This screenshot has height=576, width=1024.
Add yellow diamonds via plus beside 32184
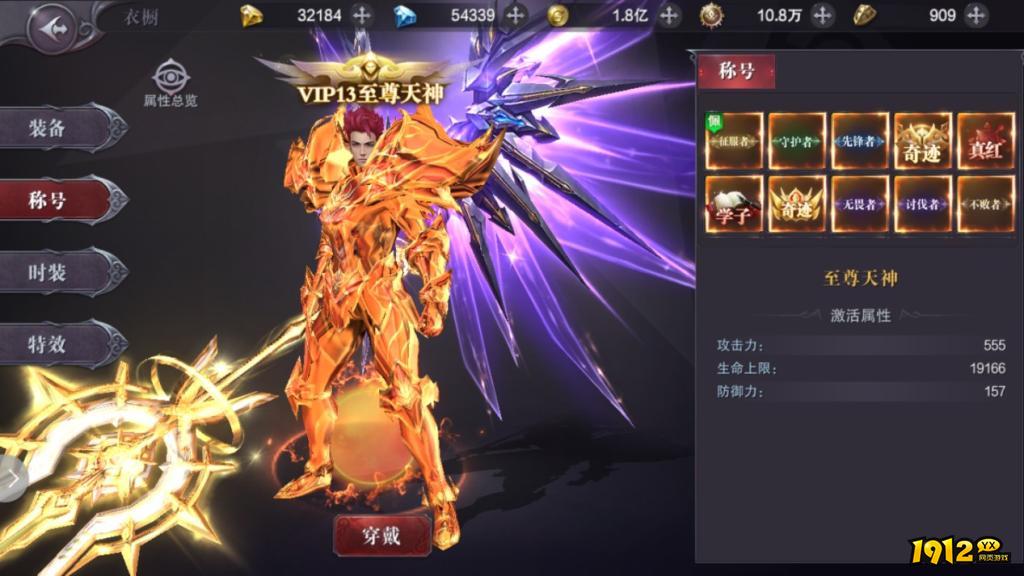362,15
